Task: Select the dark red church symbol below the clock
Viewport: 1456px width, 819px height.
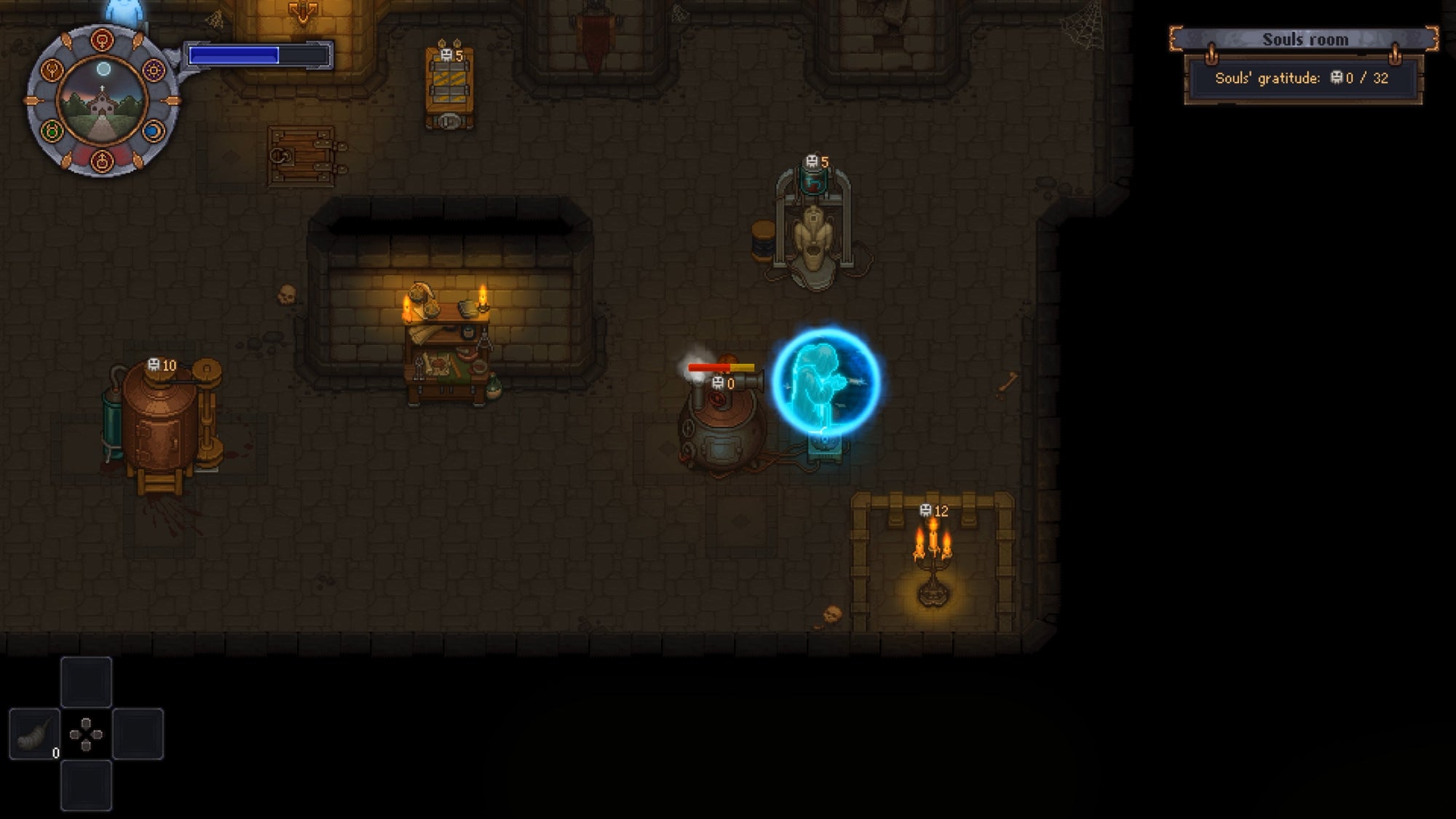Action: [x=102, y=161]
